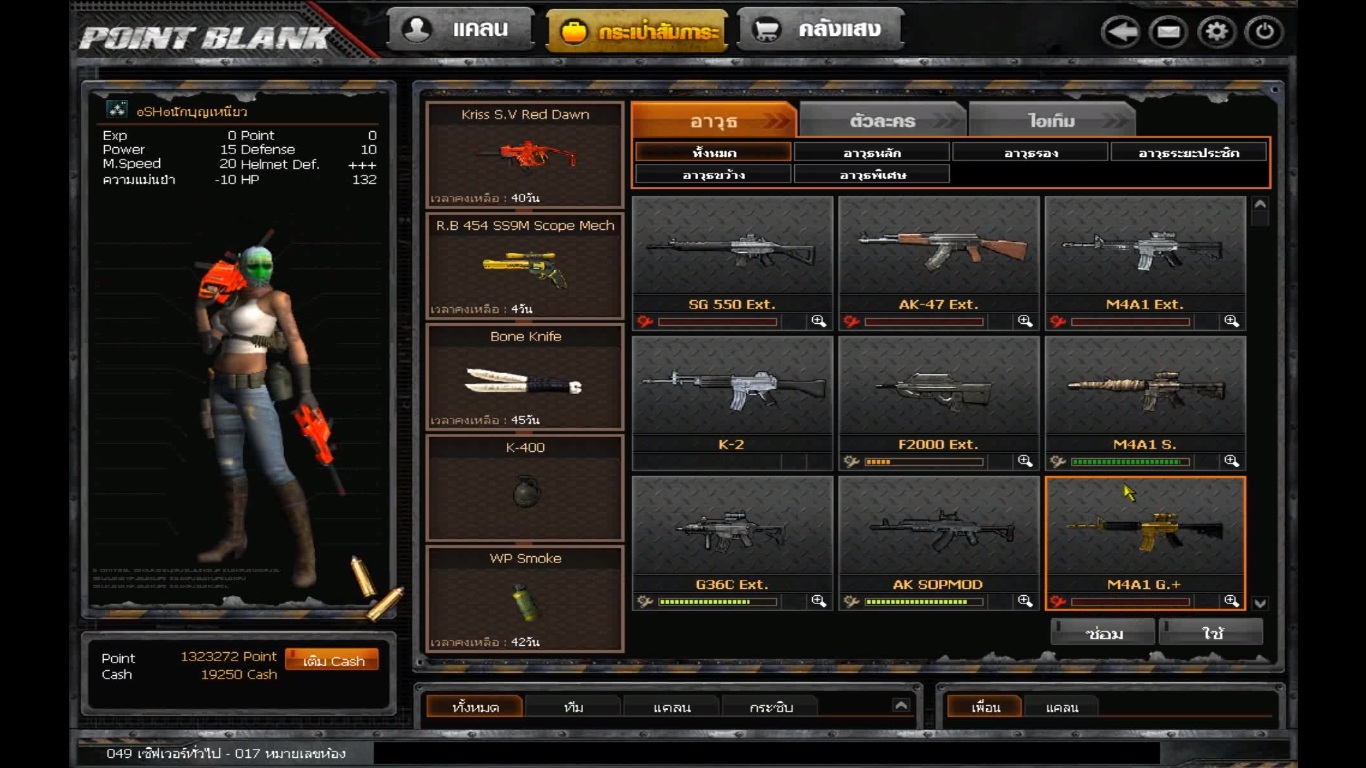Click the red repair wrench icon on SG 550 Ext.
The width and height of the screenshot is (1366, 768).
point(645,321)
